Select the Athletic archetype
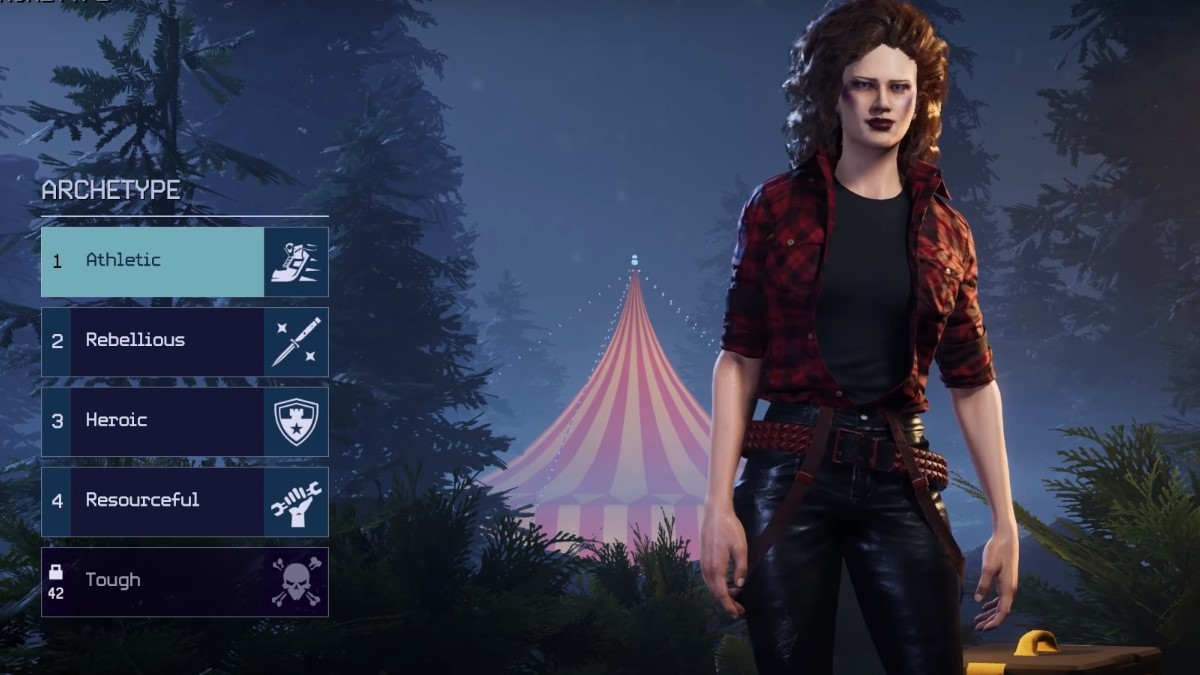Screen dimensions: 1200x675 point(184,261)
